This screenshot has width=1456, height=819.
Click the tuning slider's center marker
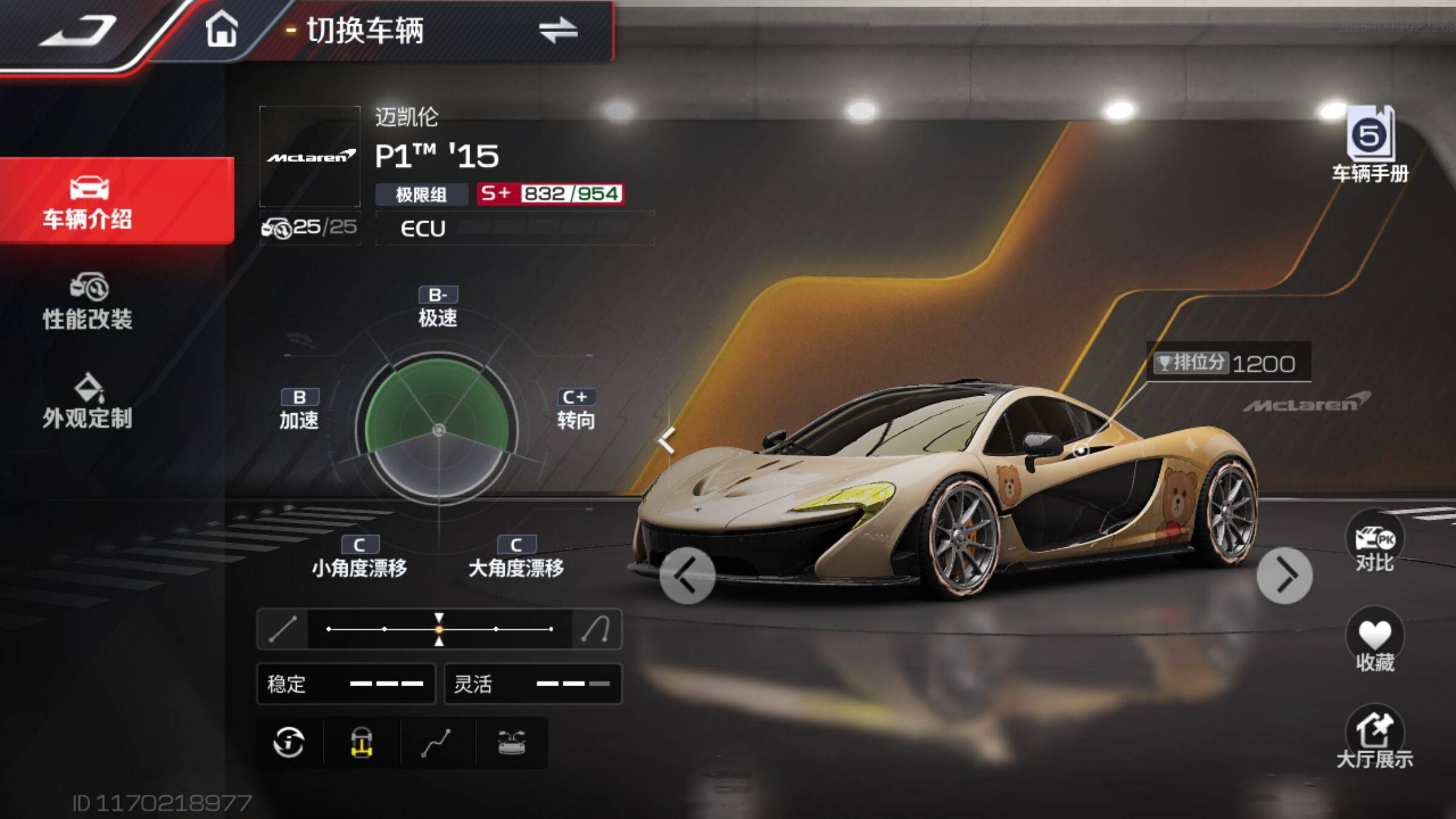[x=439, y=629]
